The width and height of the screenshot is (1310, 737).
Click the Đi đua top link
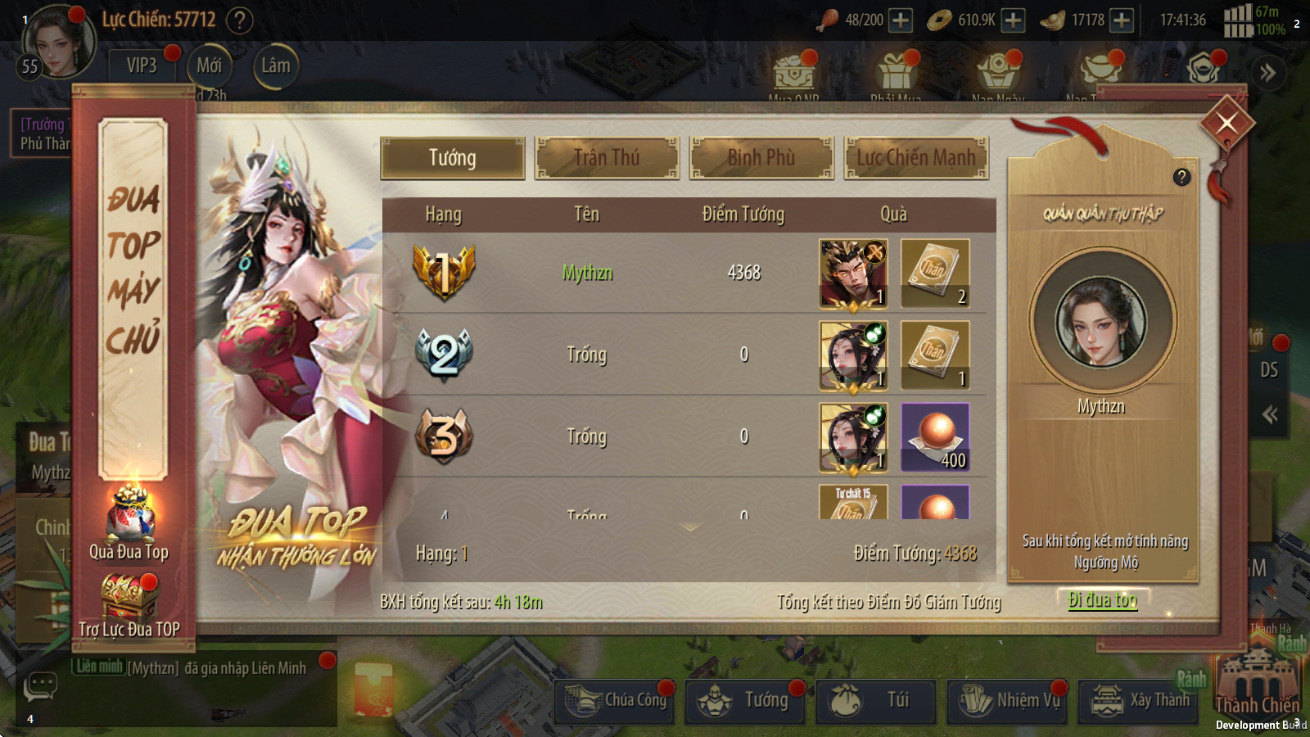coord(1102,600)
